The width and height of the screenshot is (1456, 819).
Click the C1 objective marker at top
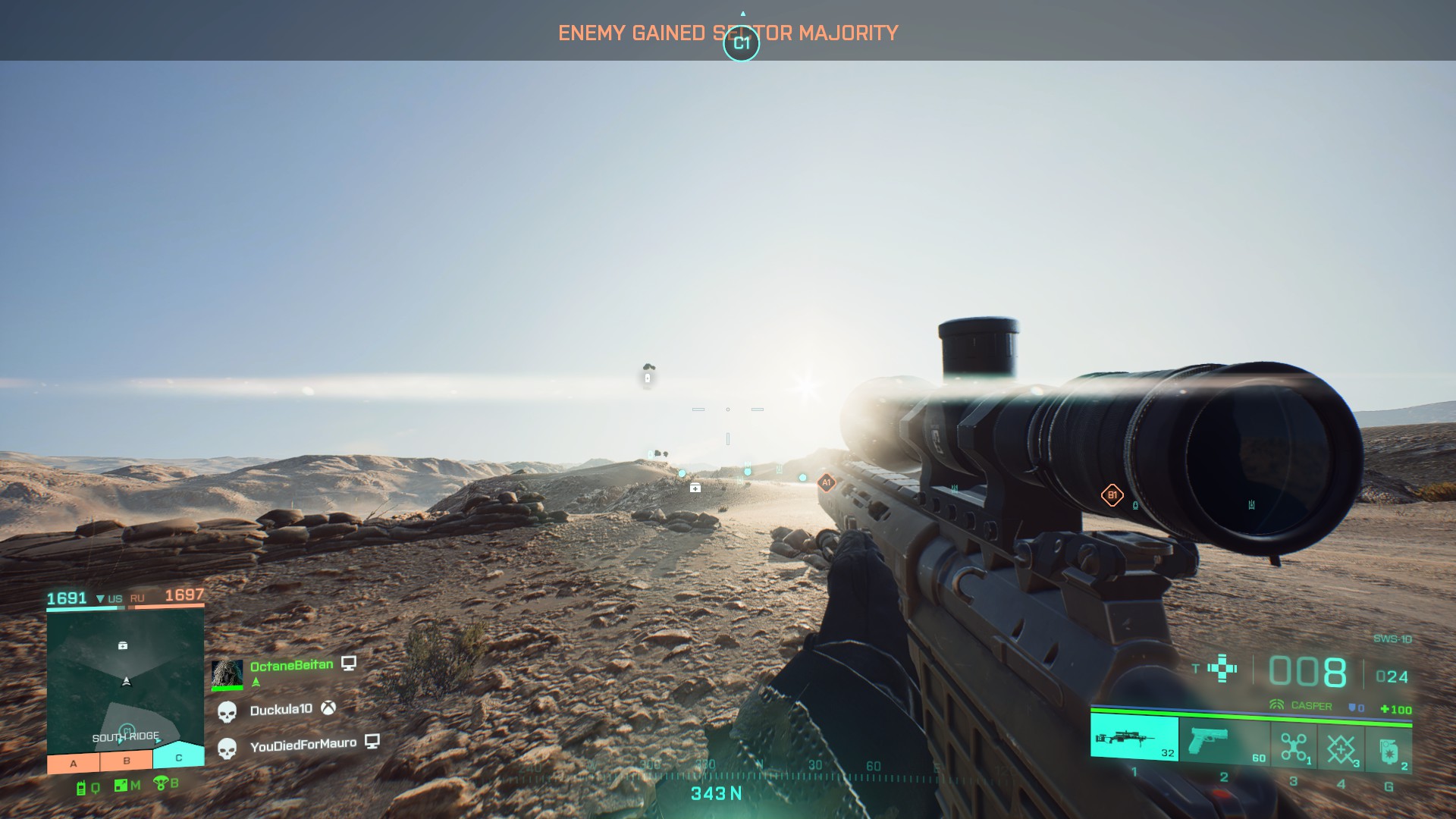point(742,43)
